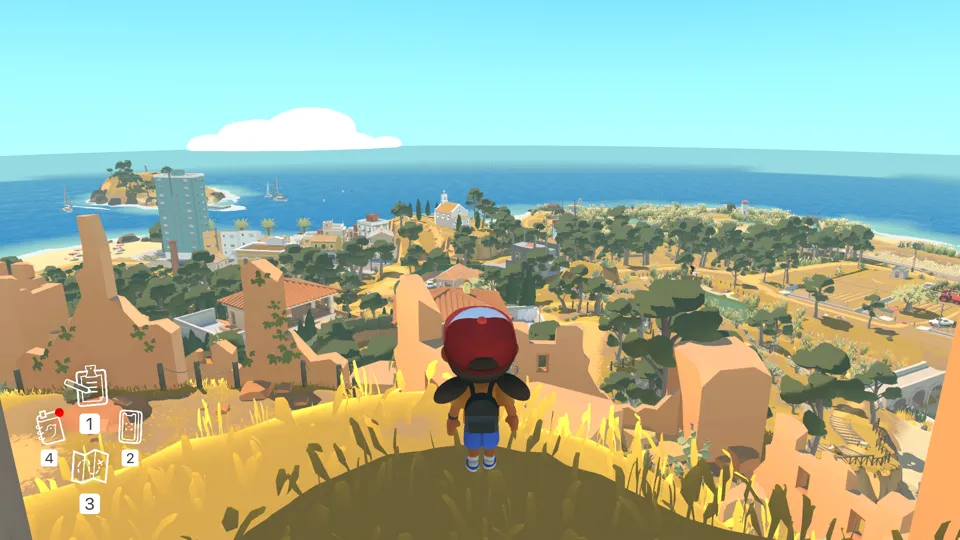Open the smartphone camera icon

tap(130, 427)
